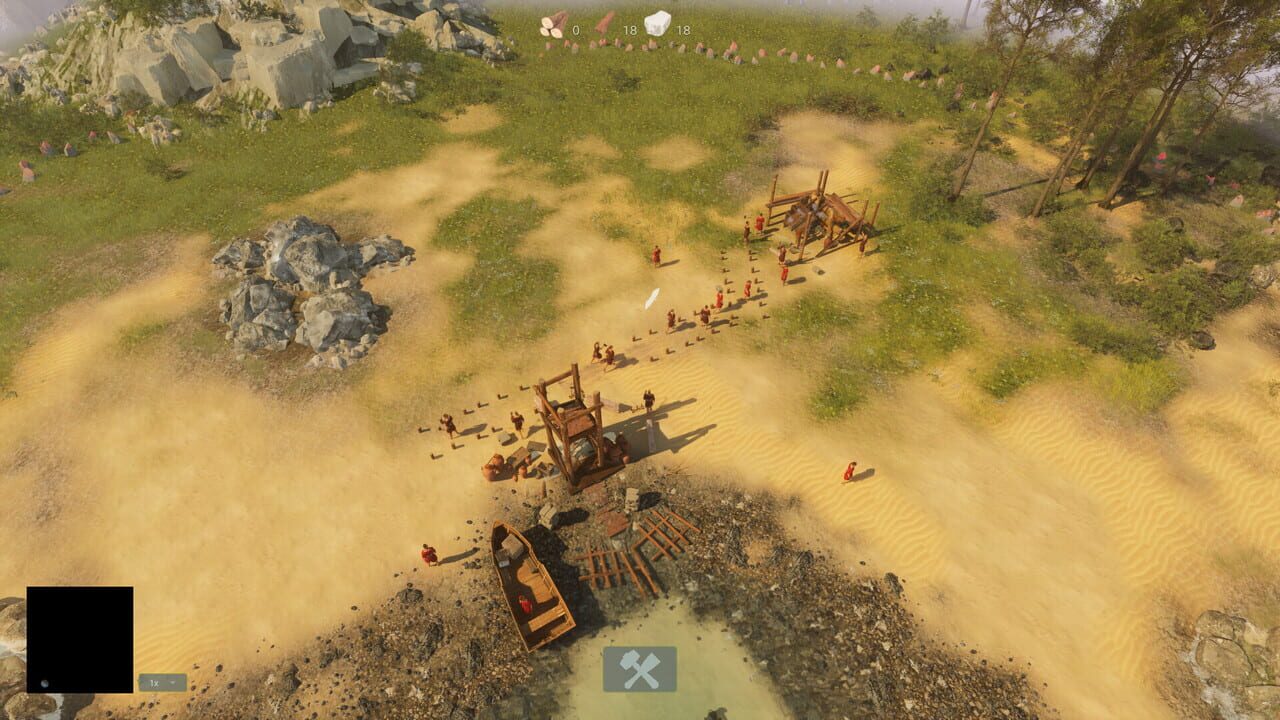The image size is (1280, 720).
Task: Click the log pile counter showing 0
Action: pyautogui.click(x=576, y=30)
